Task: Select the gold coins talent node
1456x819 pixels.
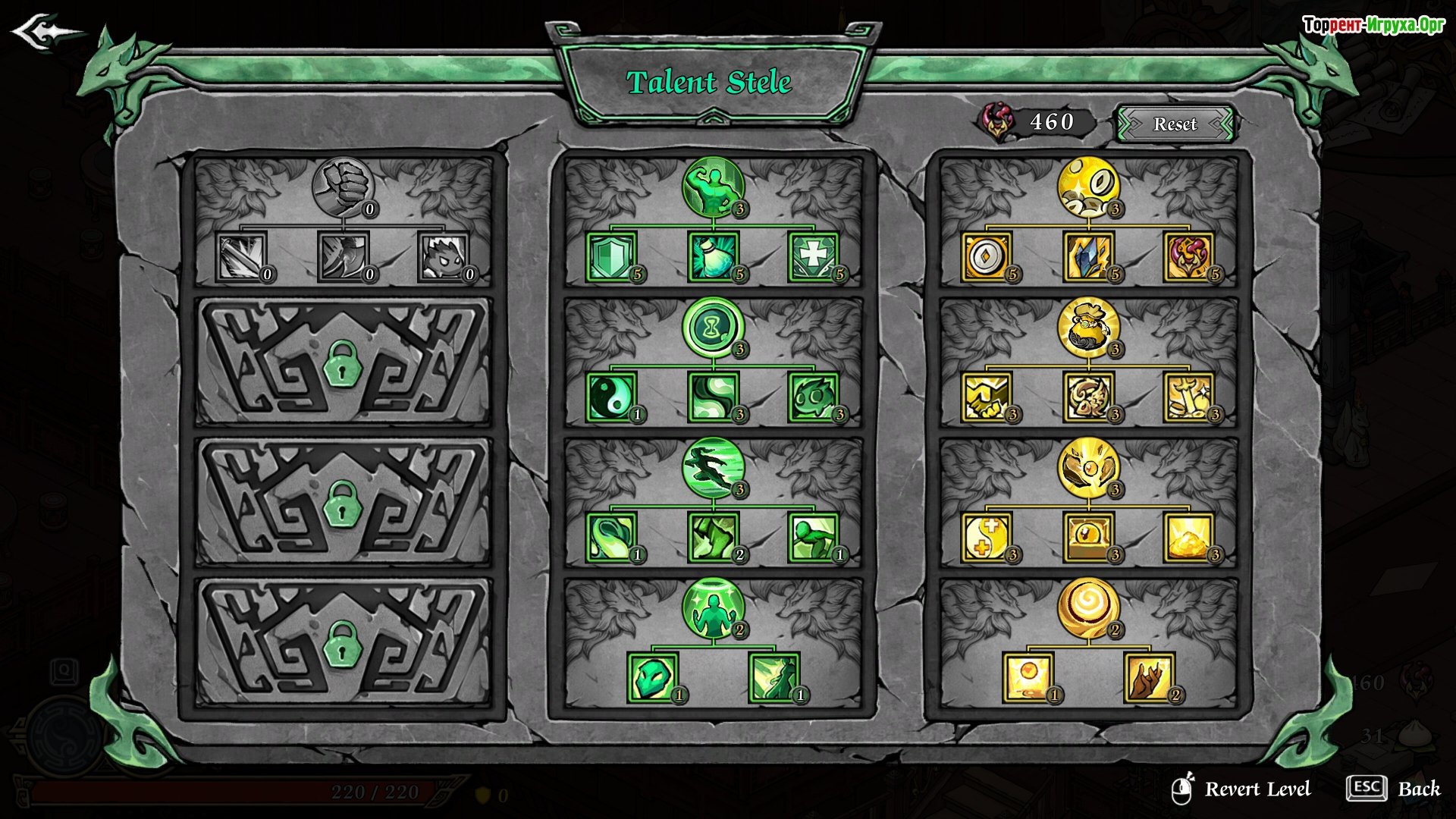Action: 1088,187
